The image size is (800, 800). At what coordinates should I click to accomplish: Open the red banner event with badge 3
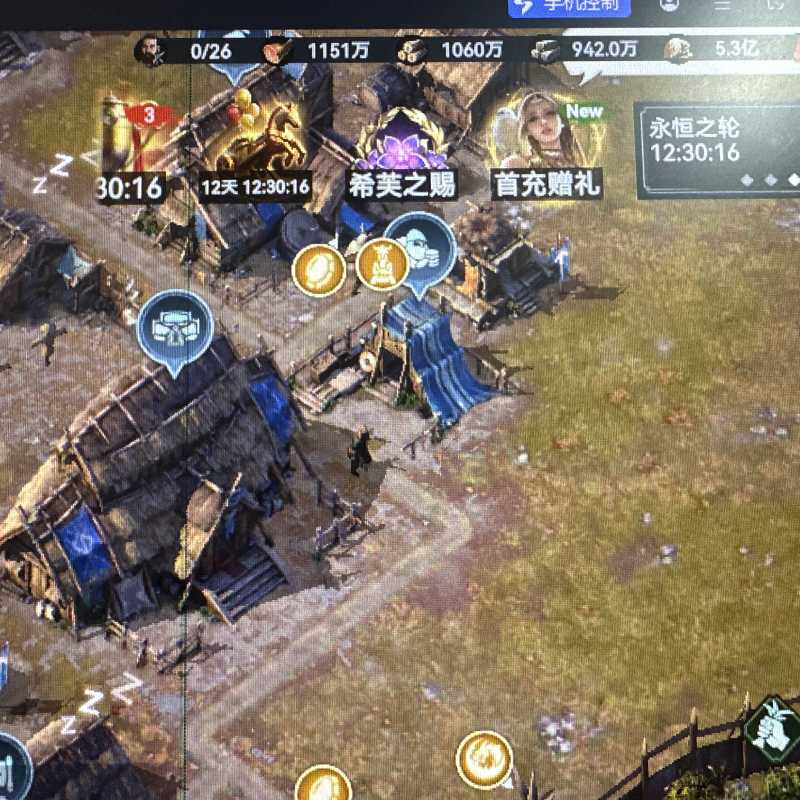tap(137, 140)
